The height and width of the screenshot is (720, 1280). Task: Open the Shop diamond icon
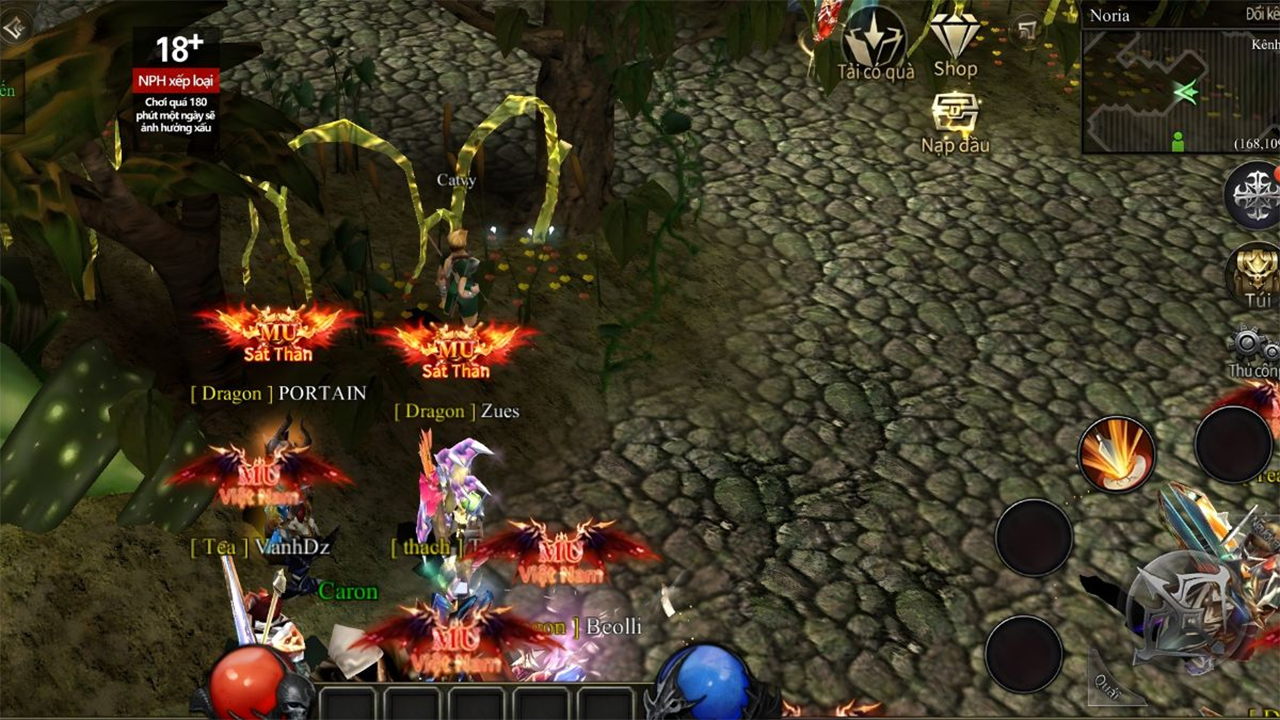point(955,42)
